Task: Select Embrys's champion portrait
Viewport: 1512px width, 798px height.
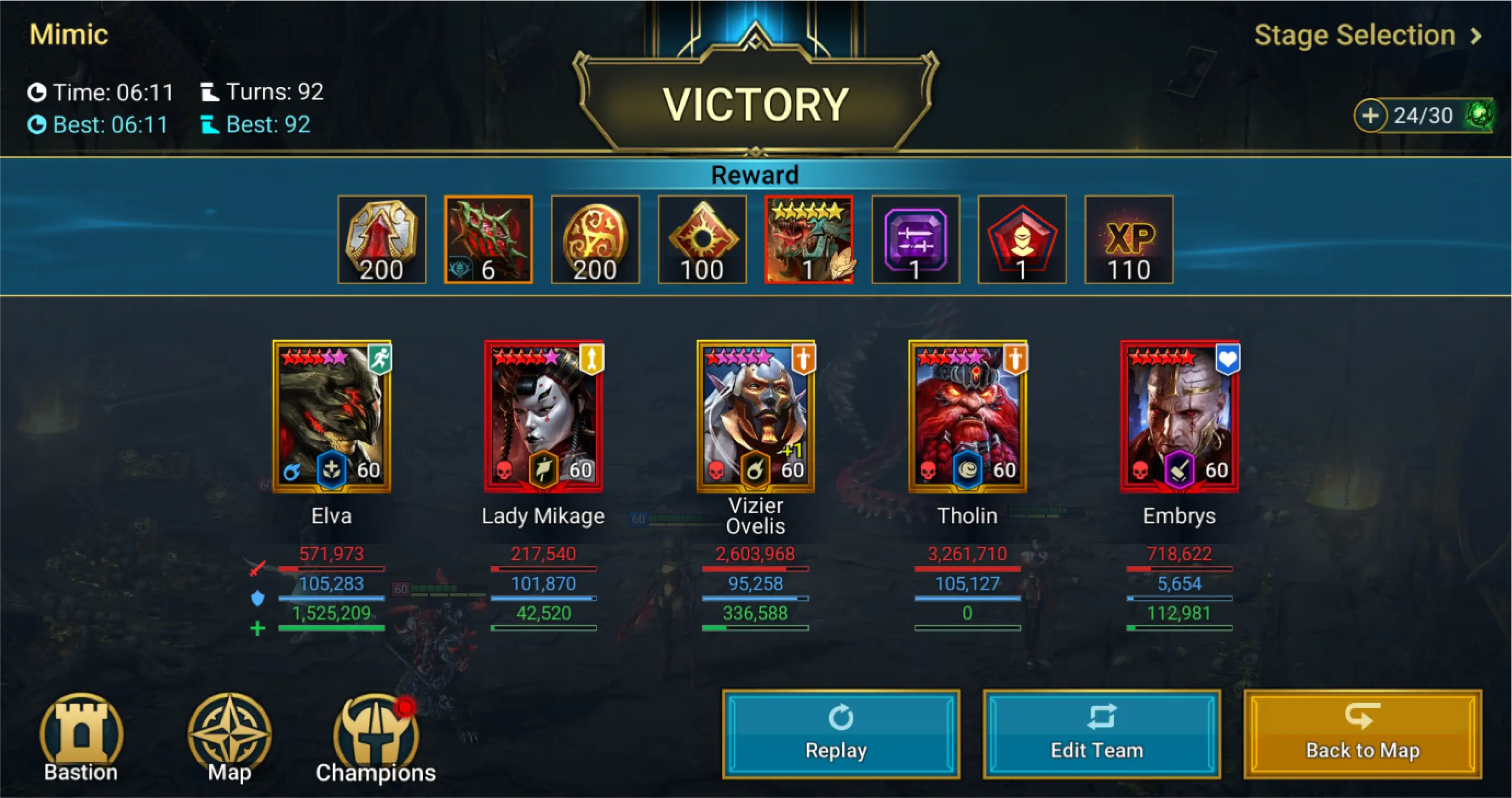Action: (x=1179, y=416)
